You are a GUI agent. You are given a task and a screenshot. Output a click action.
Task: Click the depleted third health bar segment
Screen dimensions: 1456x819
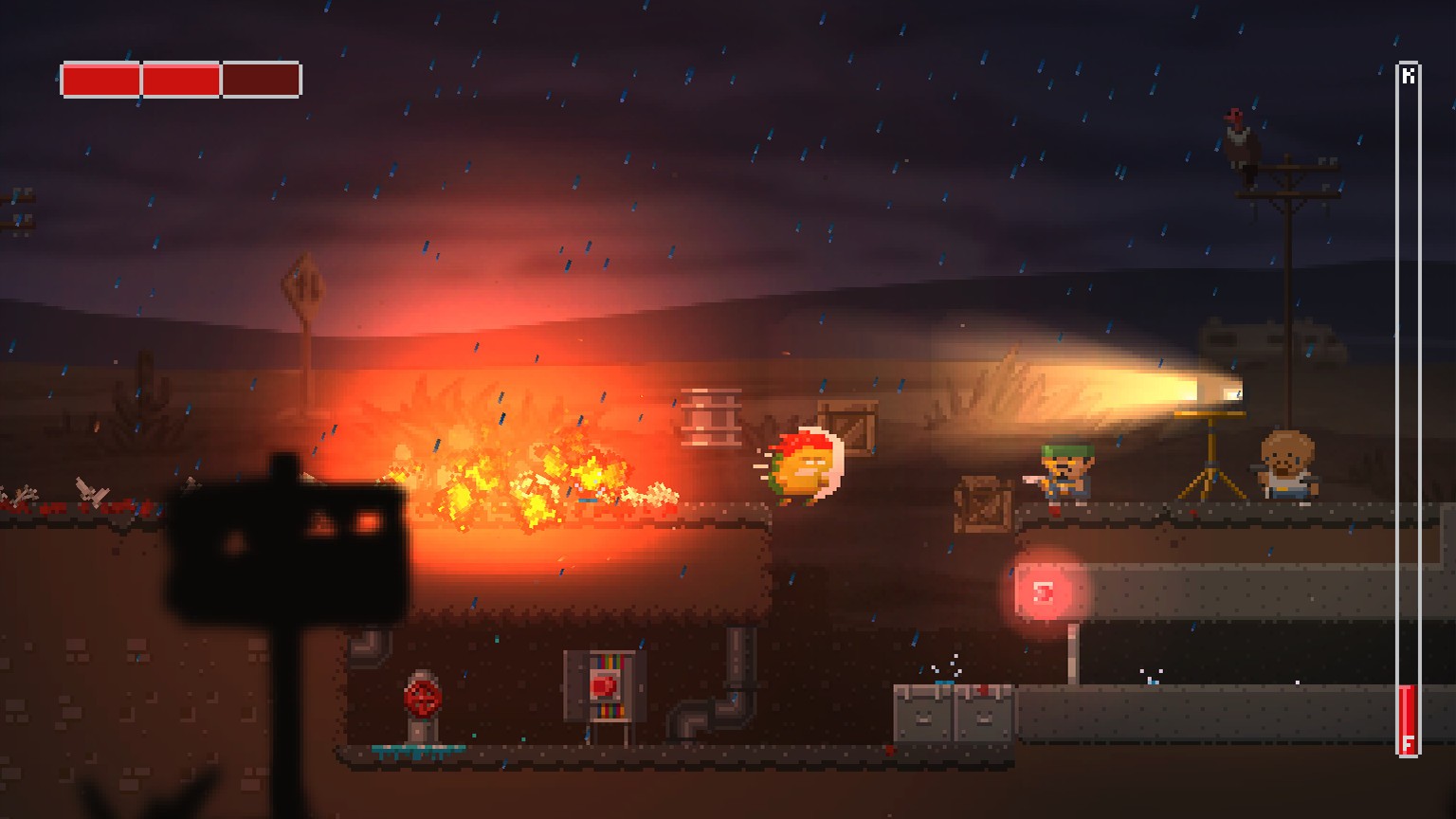tap(260, 80)
